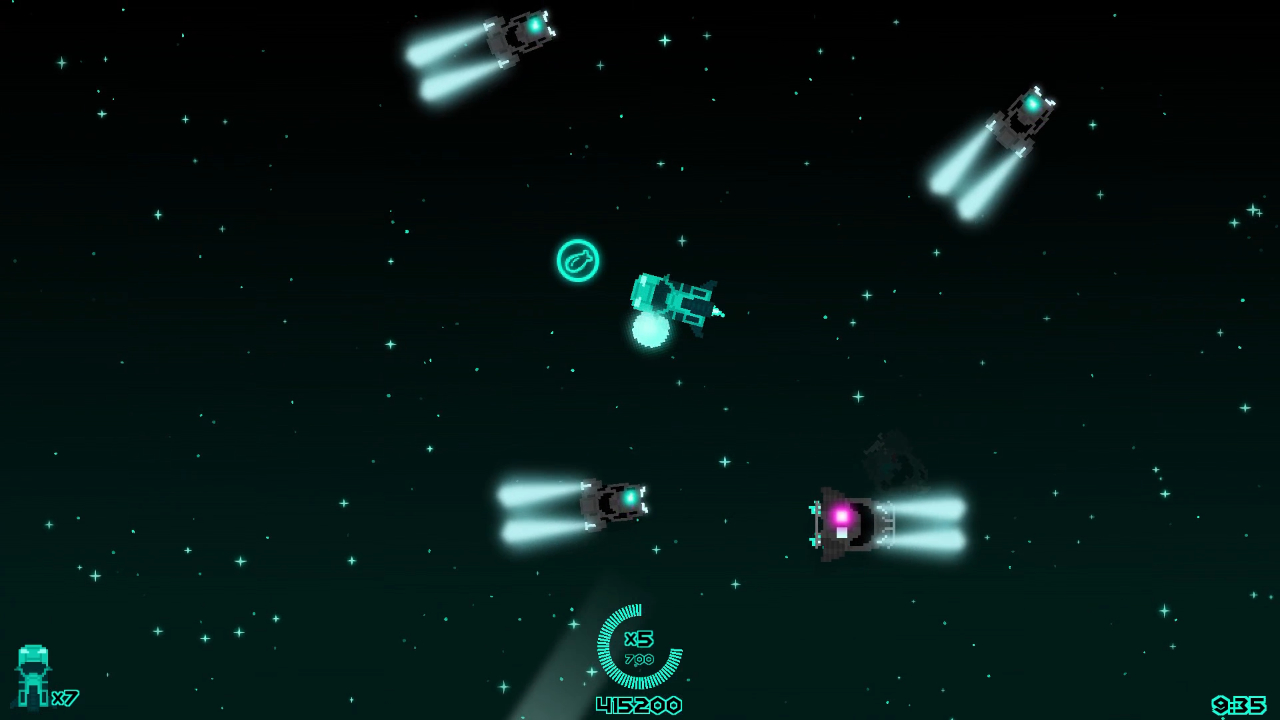
Task: Select the 415200 score readout
Action: pos(638,705)
